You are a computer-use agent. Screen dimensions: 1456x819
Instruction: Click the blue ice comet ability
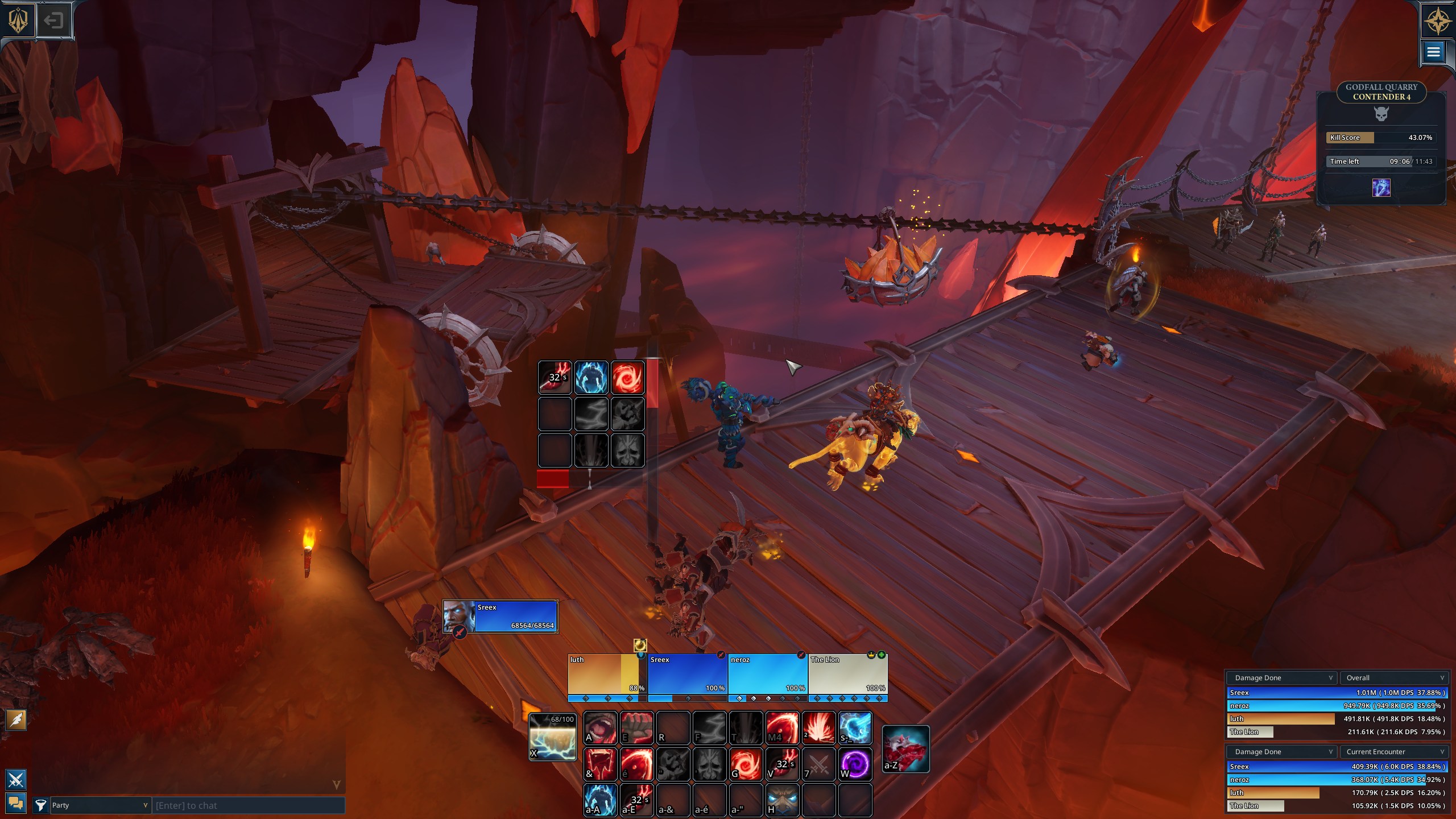(x=855, y=727)
